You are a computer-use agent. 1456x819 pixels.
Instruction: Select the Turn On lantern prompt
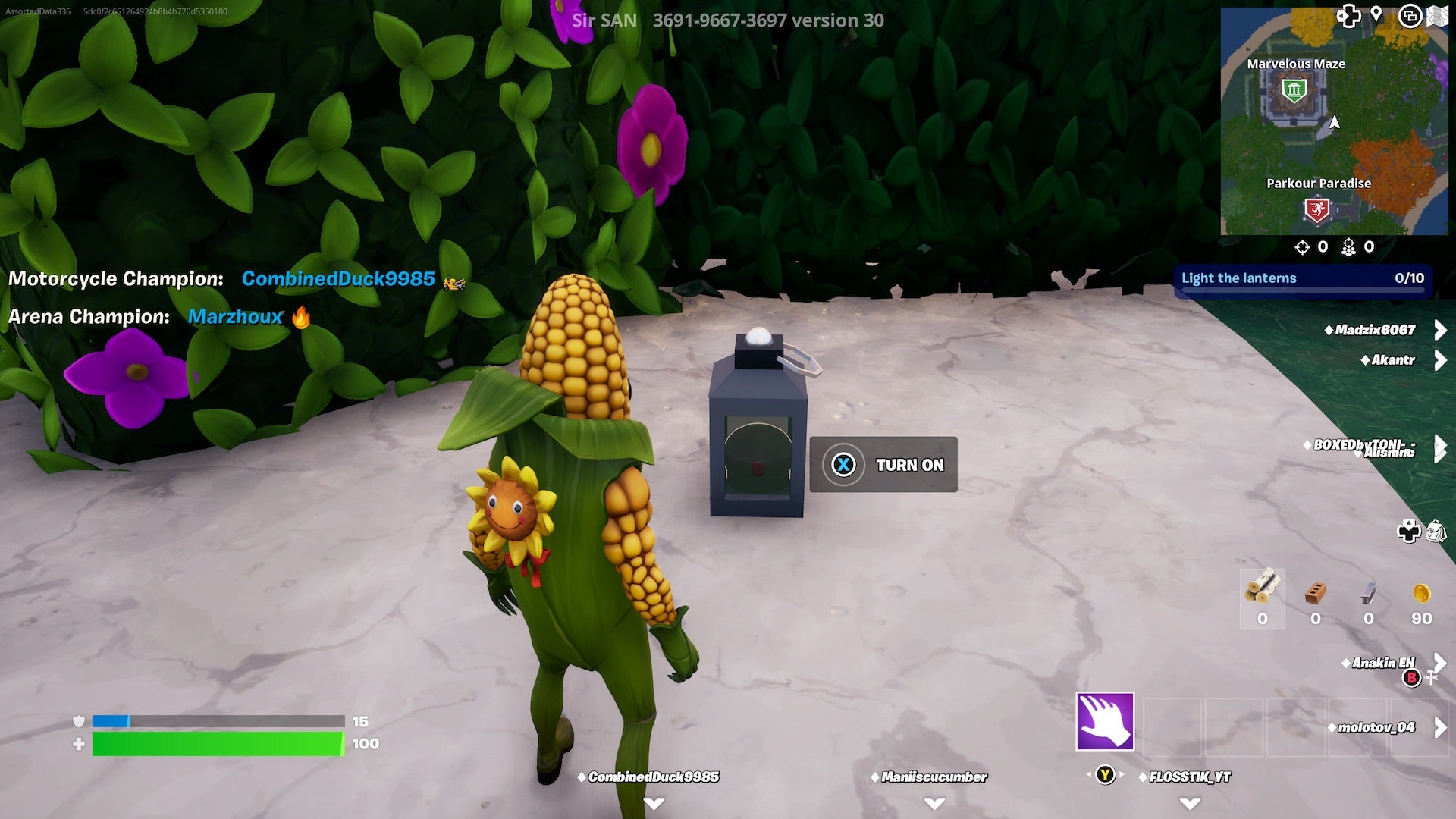click(883, 464)
